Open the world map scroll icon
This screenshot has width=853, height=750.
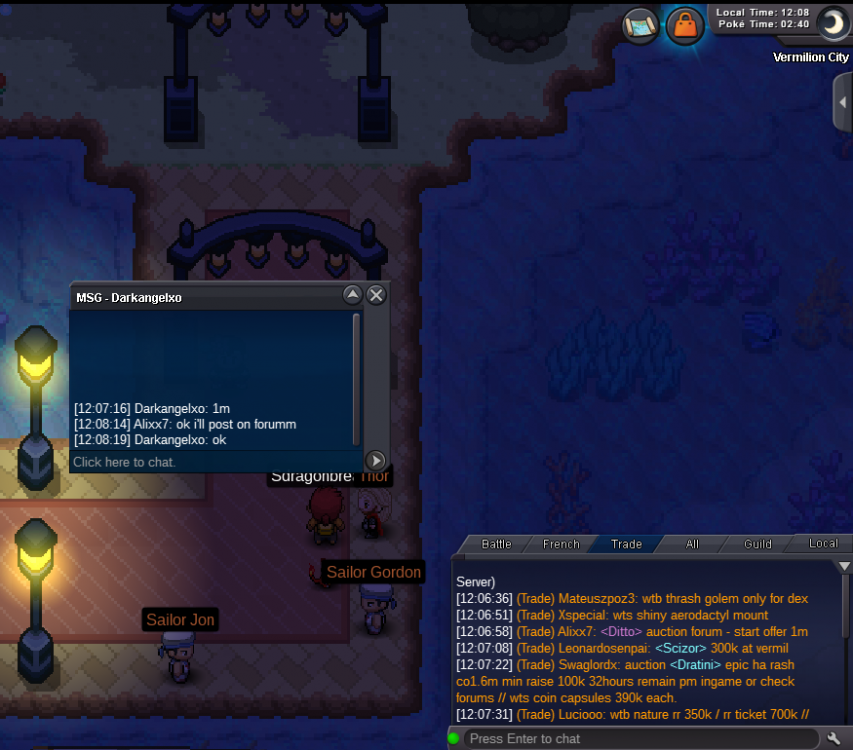coord(640,24)
